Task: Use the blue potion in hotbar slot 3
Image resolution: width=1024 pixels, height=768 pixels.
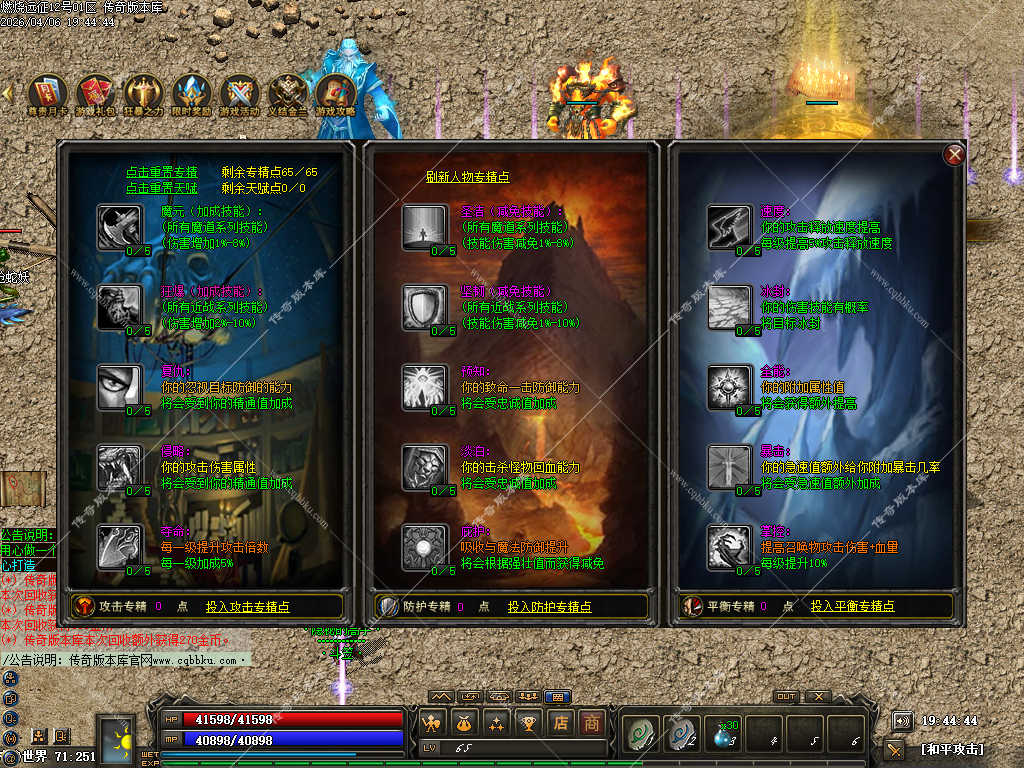Action: pos(723,734)
